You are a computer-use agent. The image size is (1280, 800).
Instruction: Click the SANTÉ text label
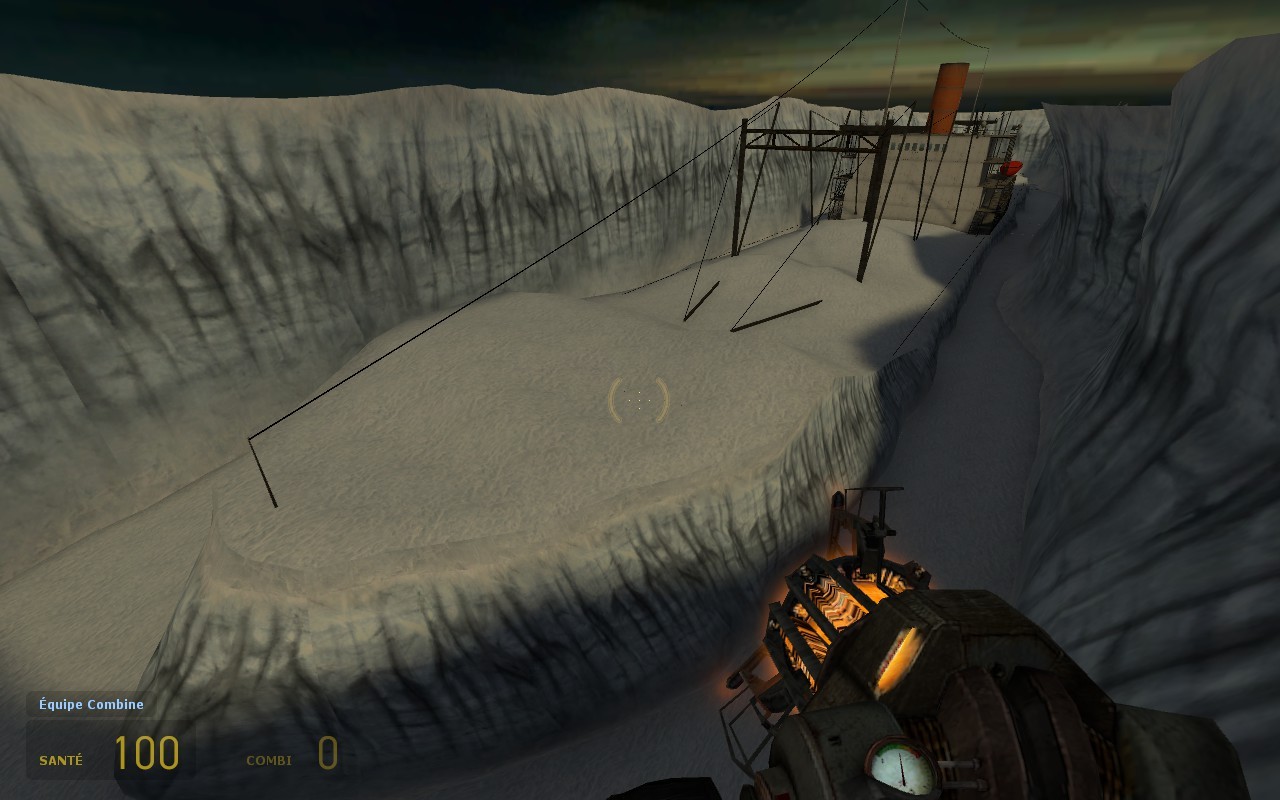[60, 760]
